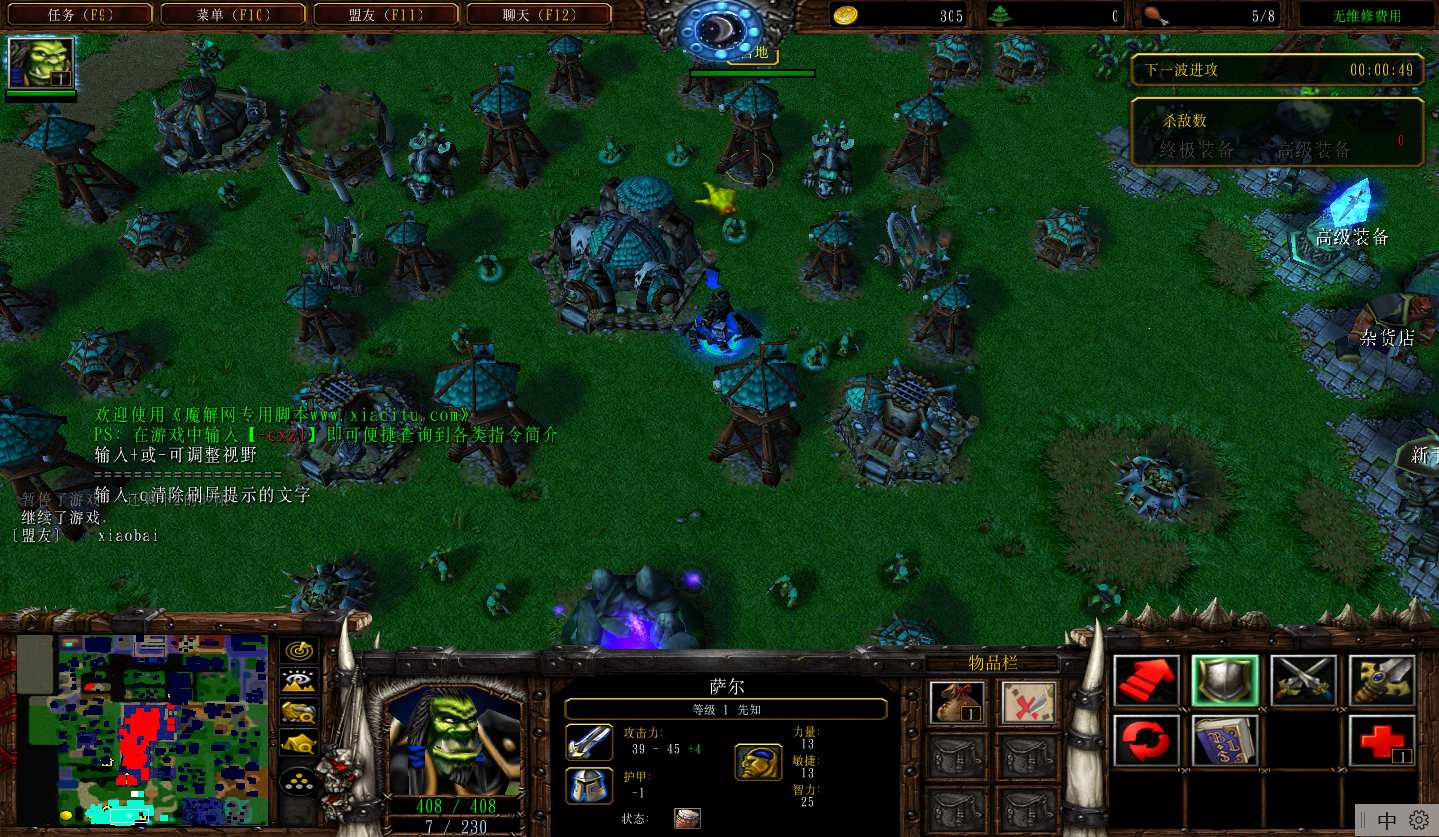Open the red cross hero skills button

pos(1382,741)
